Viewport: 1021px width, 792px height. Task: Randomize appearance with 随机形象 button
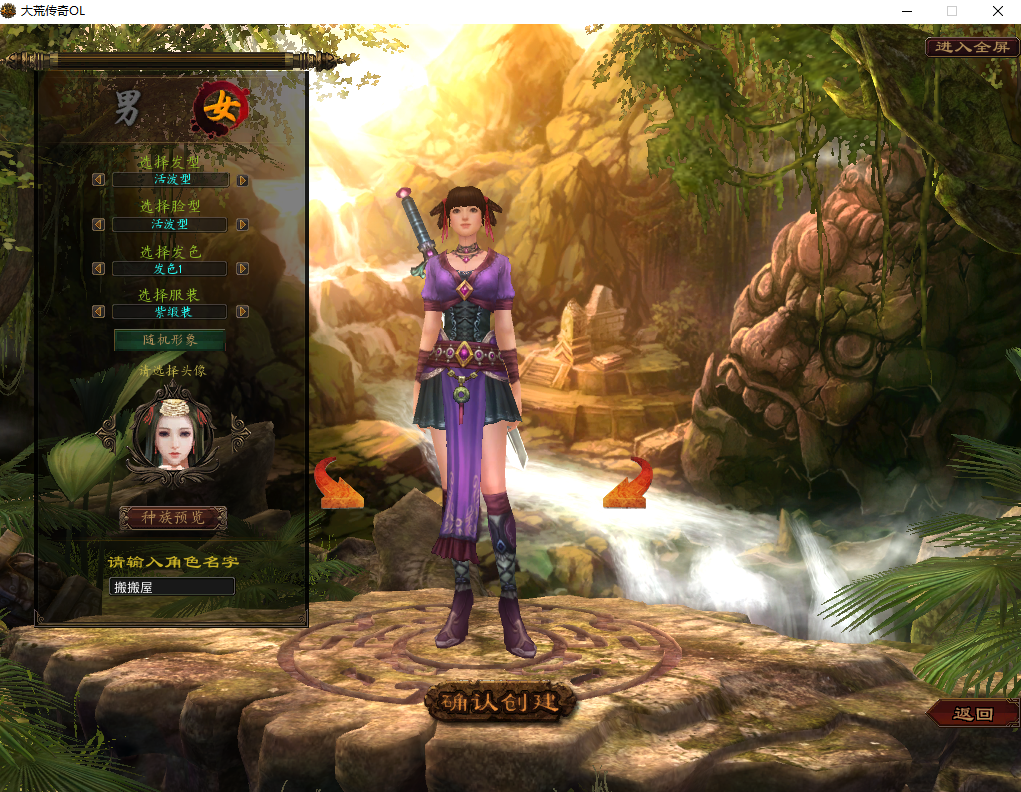[x=170, y=340]
